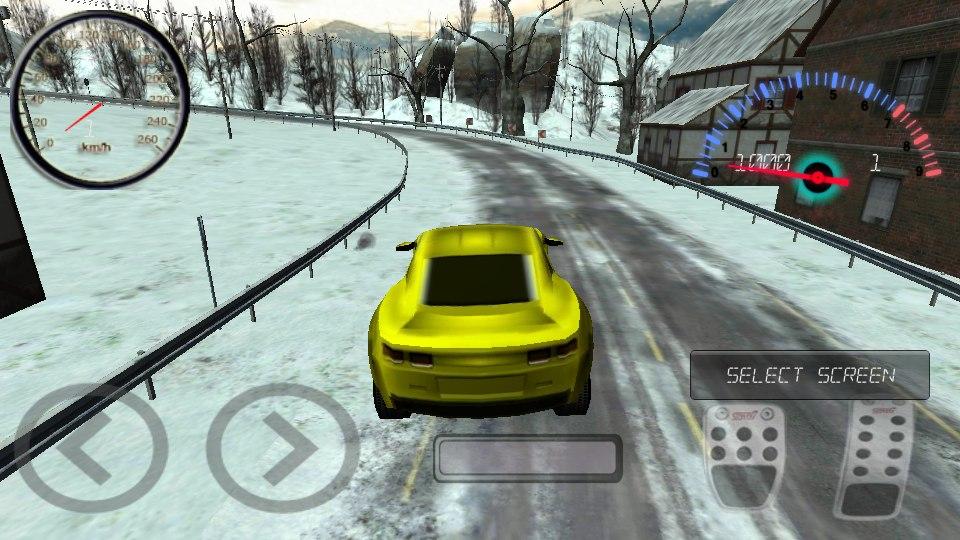Viewport: 960px width, 540px height.
Task: Tap the blank gray bar below the car
Action: 527,458
